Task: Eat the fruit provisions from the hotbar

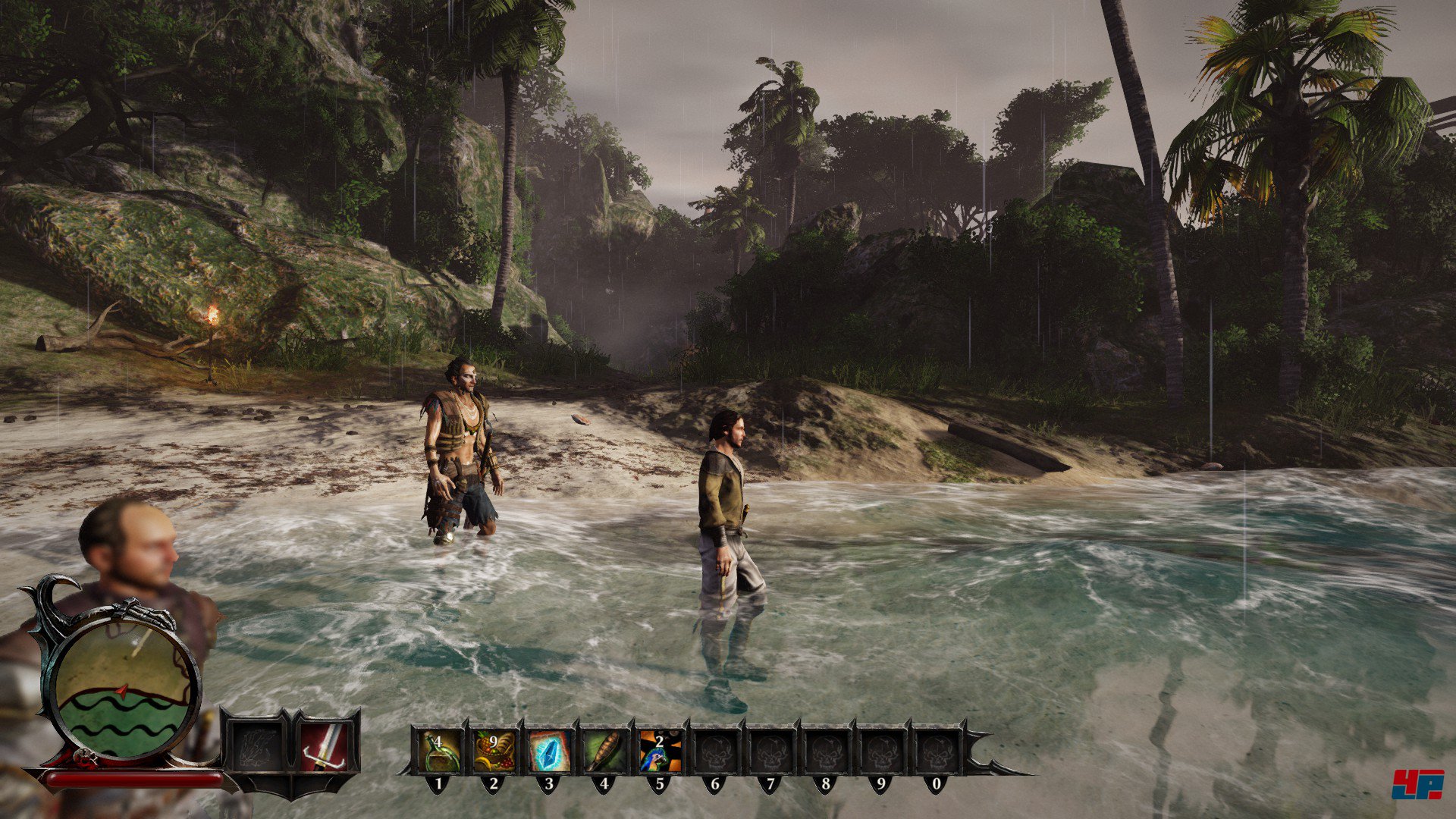Action: click(x=494, y=752)
